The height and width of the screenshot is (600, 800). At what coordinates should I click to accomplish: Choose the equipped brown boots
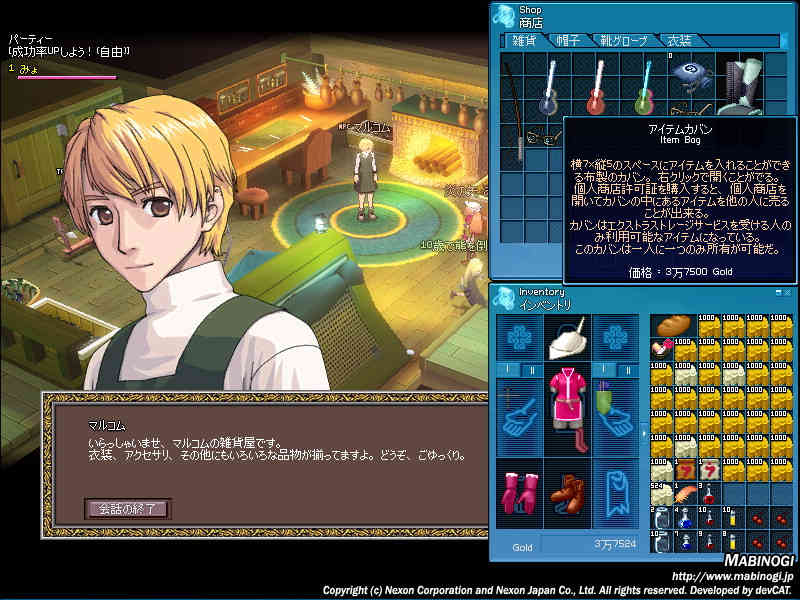pyautogui.click(x=567, y=493)
